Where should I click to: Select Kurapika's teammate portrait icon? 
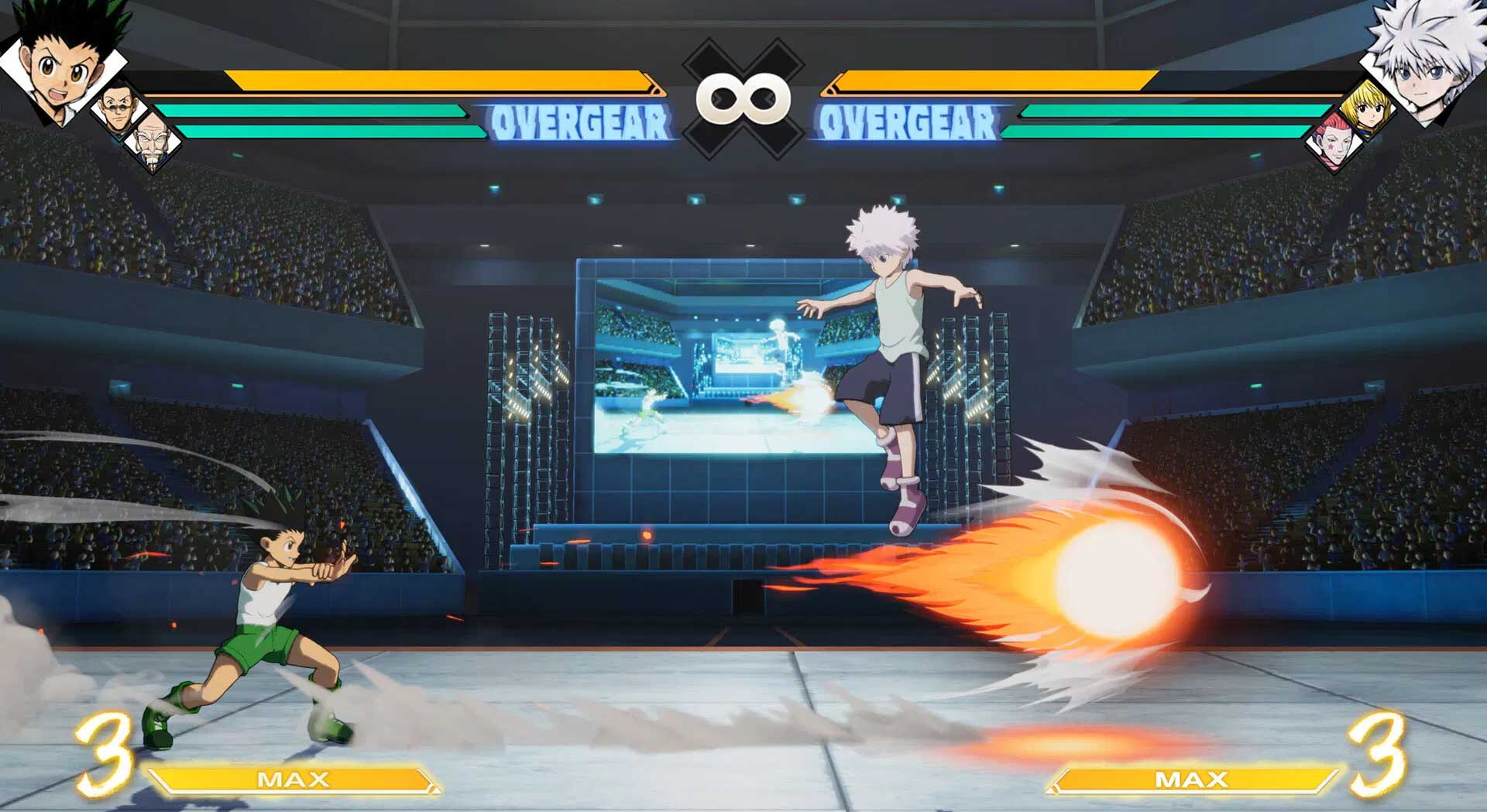[x=1369, y=109]
